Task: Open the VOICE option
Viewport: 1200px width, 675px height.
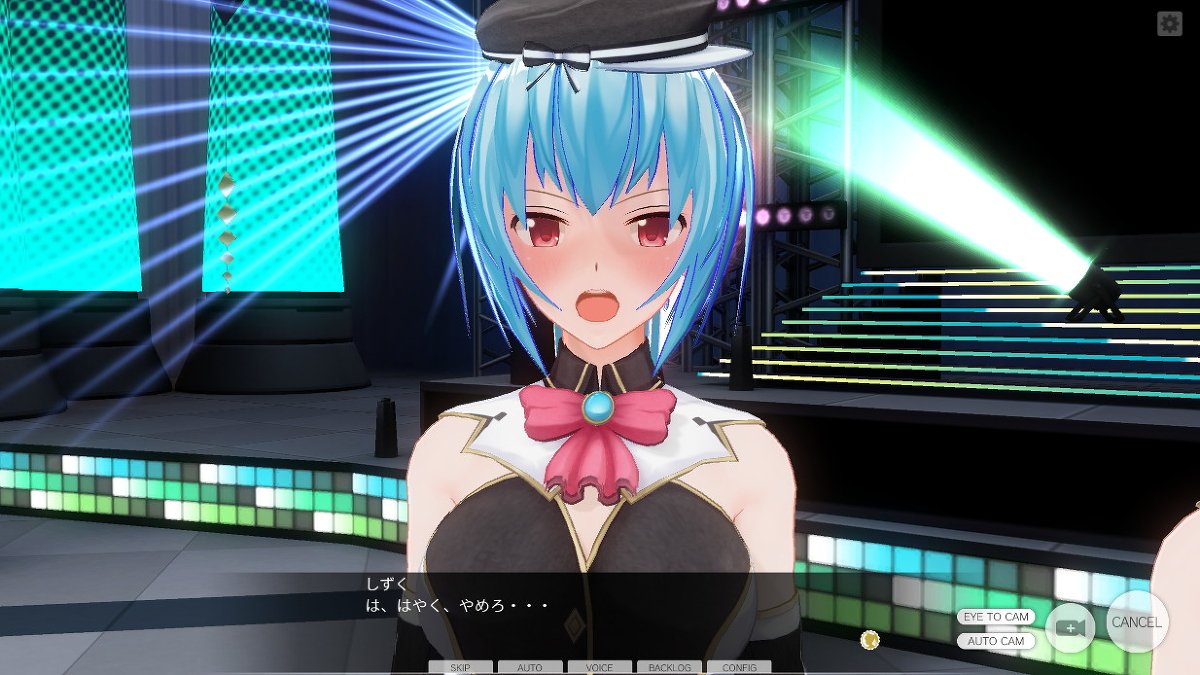Action: click(599, 667)
